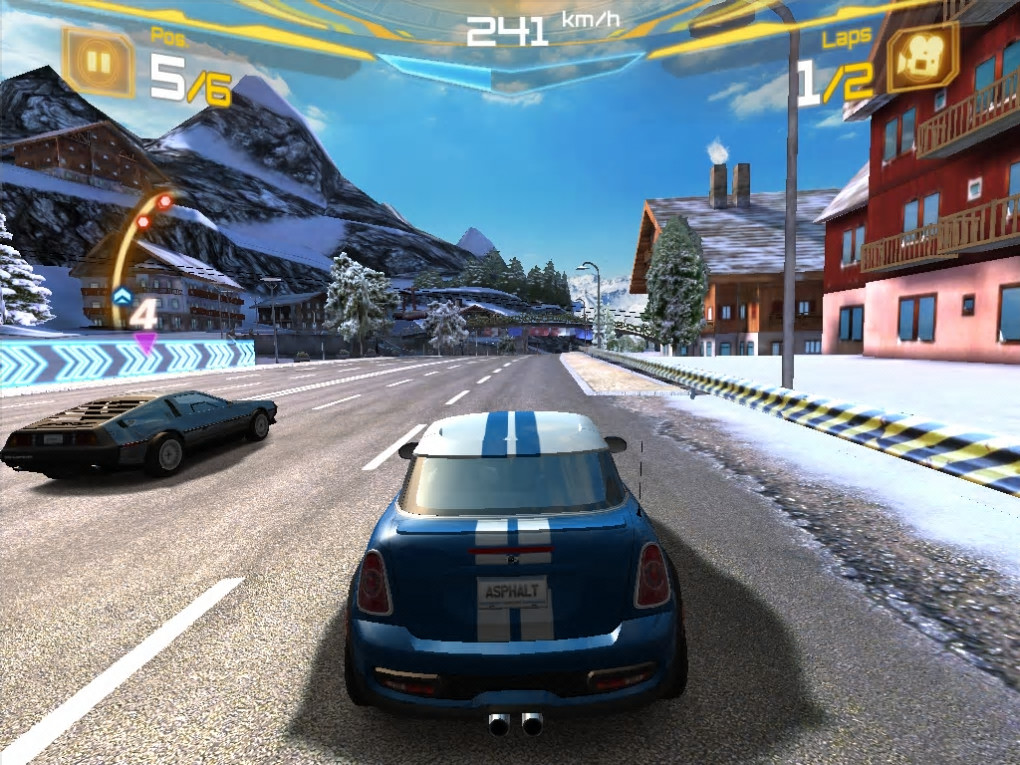Pause the race with the pause button
This screenshot has height=765, width=1020.
tap(98, 63)
